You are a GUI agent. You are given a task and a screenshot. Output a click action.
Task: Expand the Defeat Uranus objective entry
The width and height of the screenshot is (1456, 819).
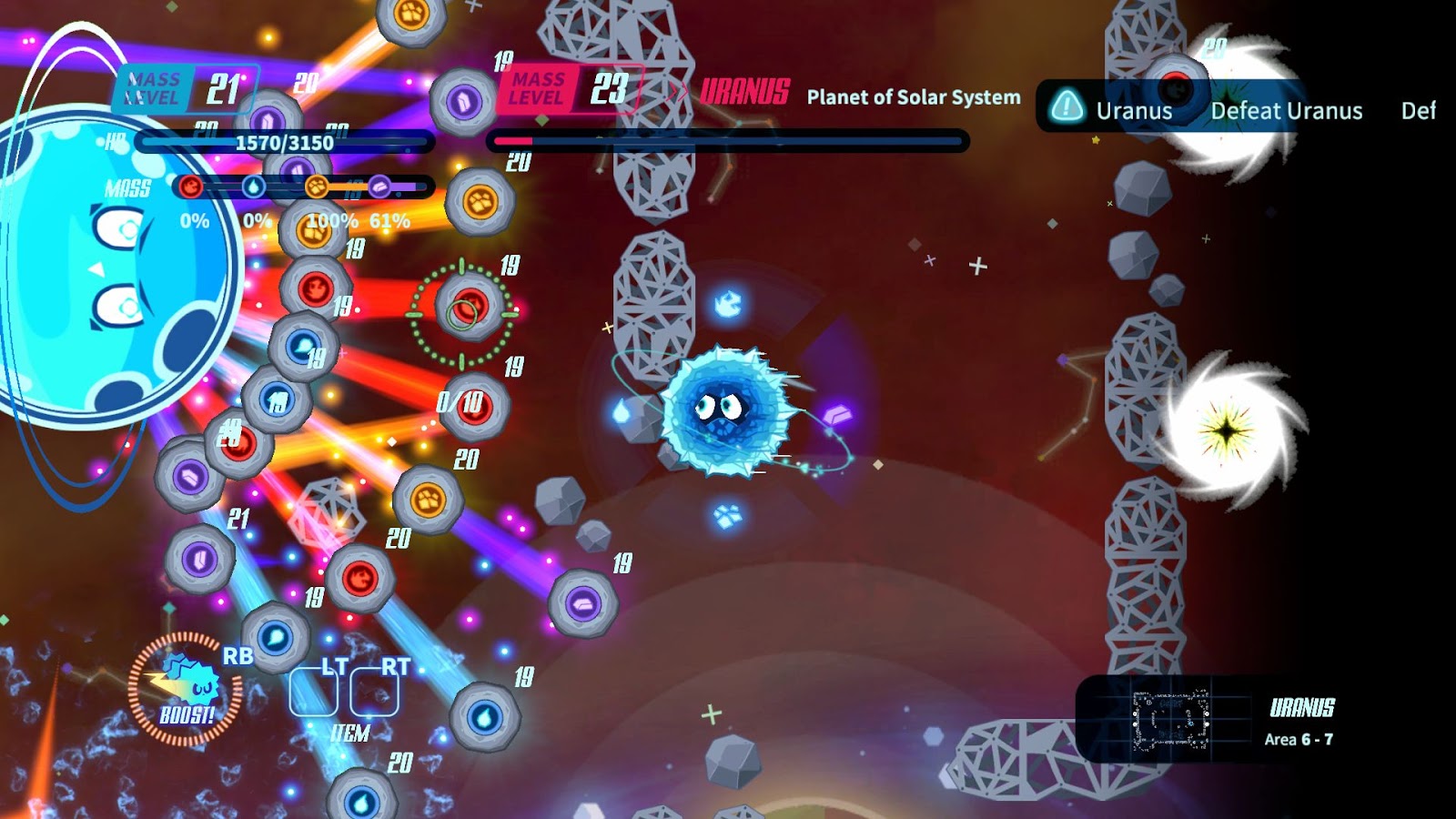tap(1287, 112)
